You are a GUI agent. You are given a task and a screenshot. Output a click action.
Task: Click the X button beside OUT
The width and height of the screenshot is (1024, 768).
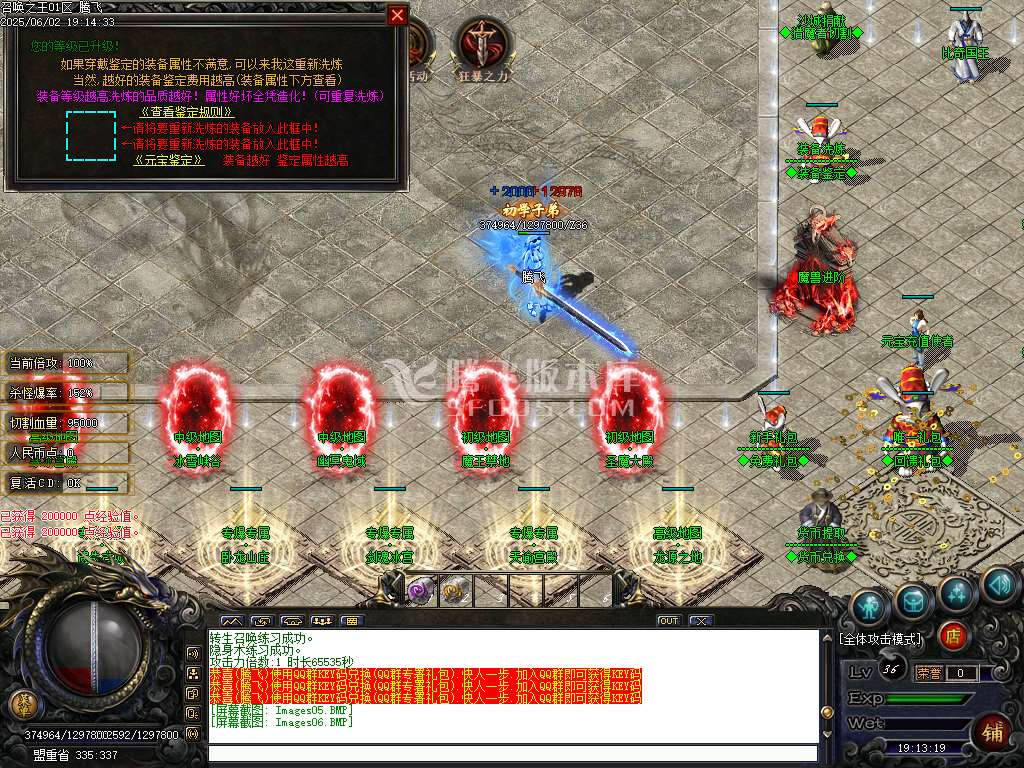pos(700,621)
